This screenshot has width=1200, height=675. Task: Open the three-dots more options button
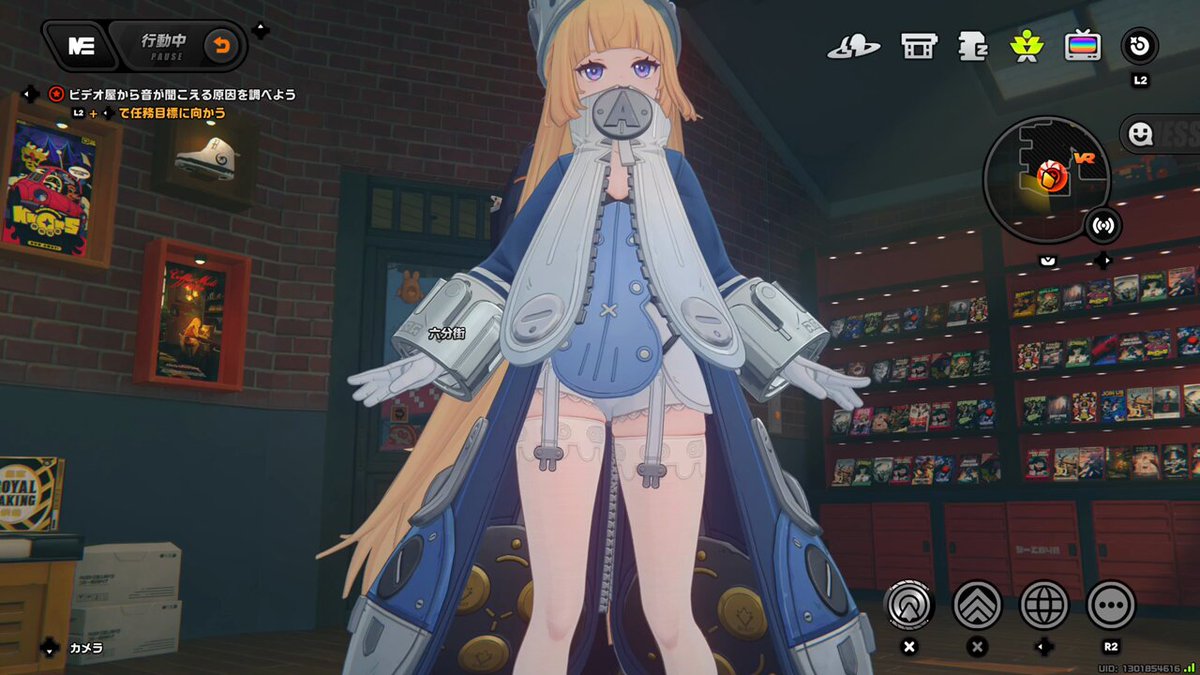click(1110, 605)
